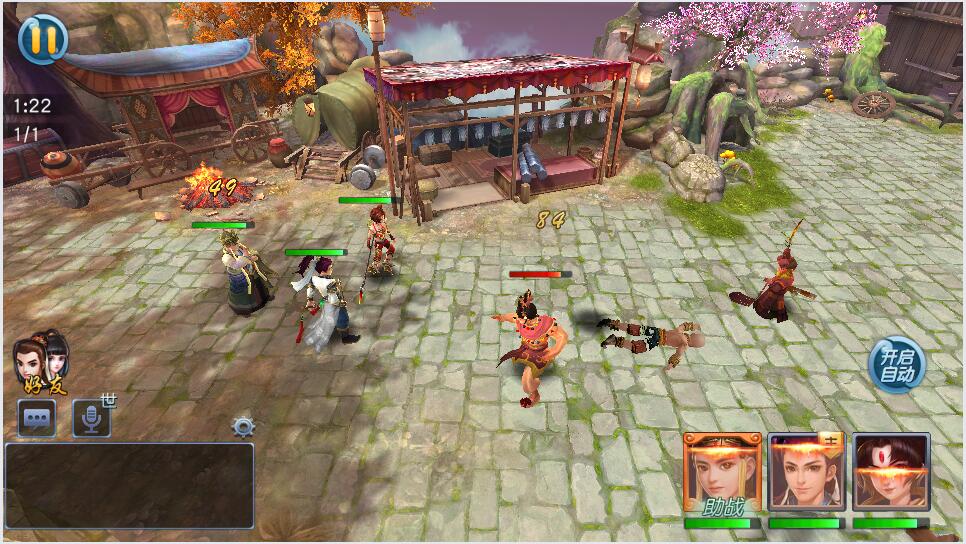The height and width of the screenshot is (544, 966).
Task: Select the hero portrait with red forehead mark
Action: pyautogui.click(x=891, y=473)
